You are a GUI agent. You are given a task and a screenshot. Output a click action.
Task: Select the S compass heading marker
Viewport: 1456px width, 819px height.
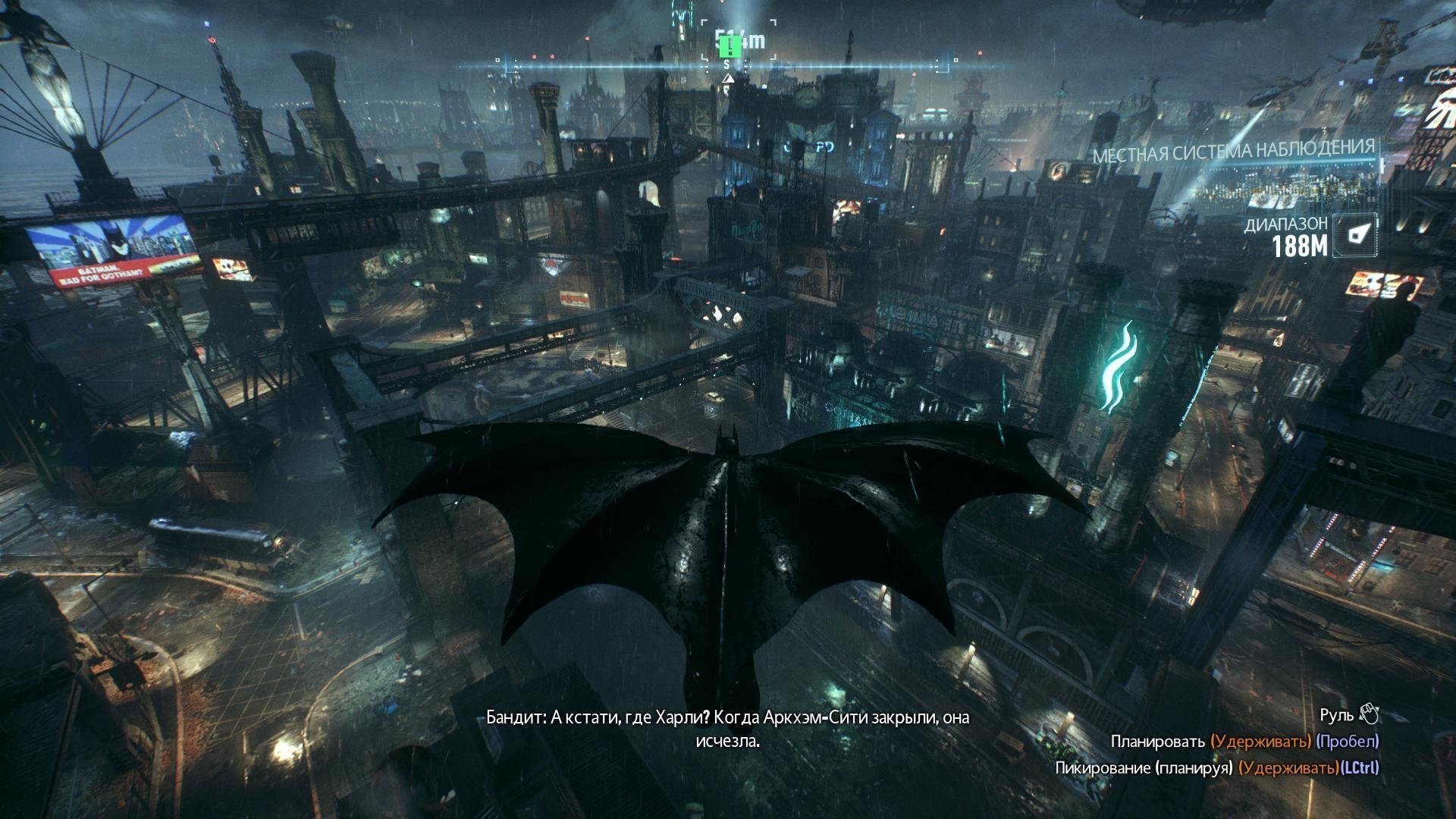coord(726,65)
